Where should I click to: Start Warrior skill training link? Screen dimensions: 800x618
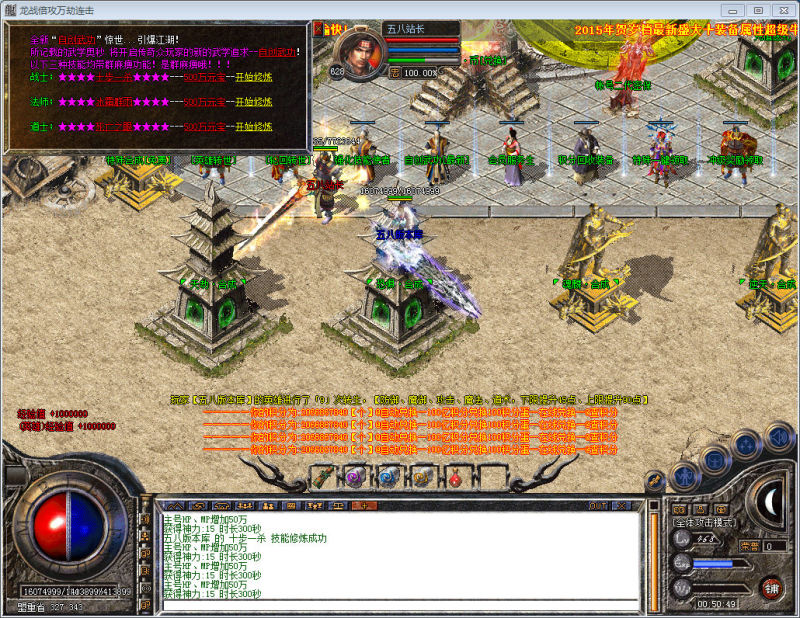click(253, 77)
